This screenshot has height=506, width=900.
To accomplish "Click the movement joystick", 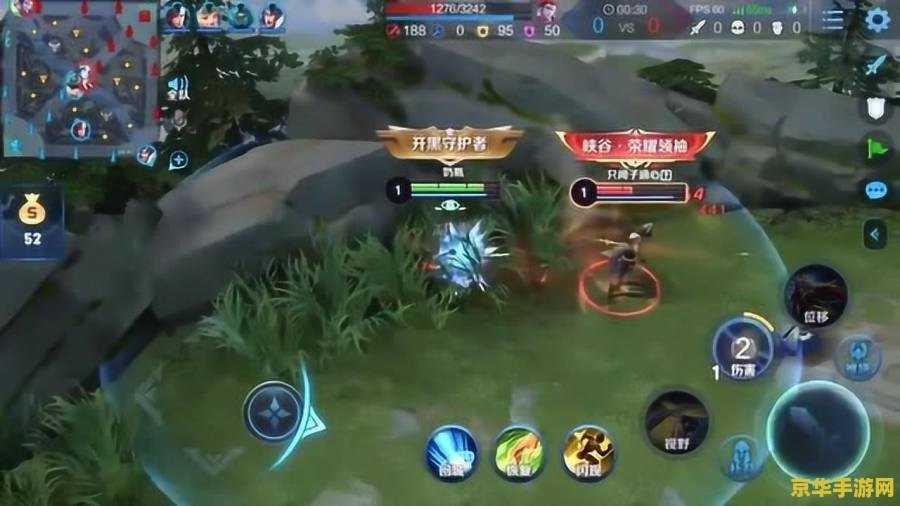I will (x=276, y=412).
